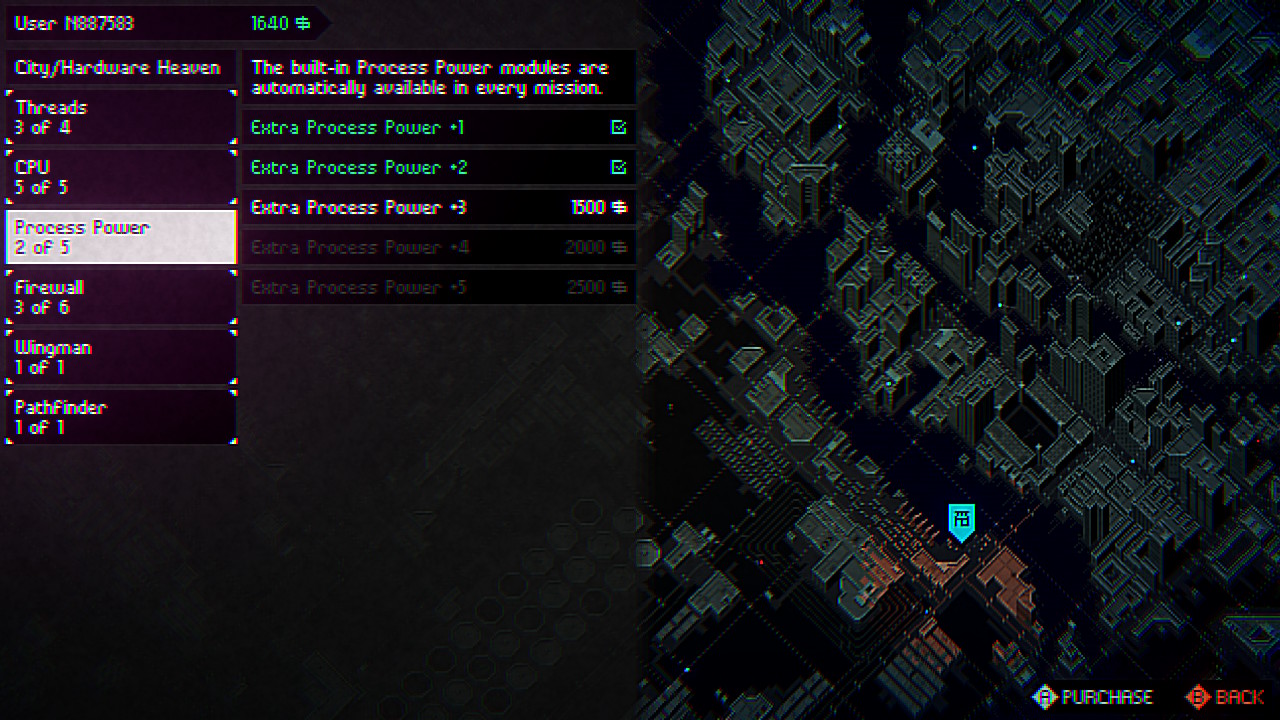Select the Threads upgrade category
Screen dimensions: 1280x720
[120, 117]
